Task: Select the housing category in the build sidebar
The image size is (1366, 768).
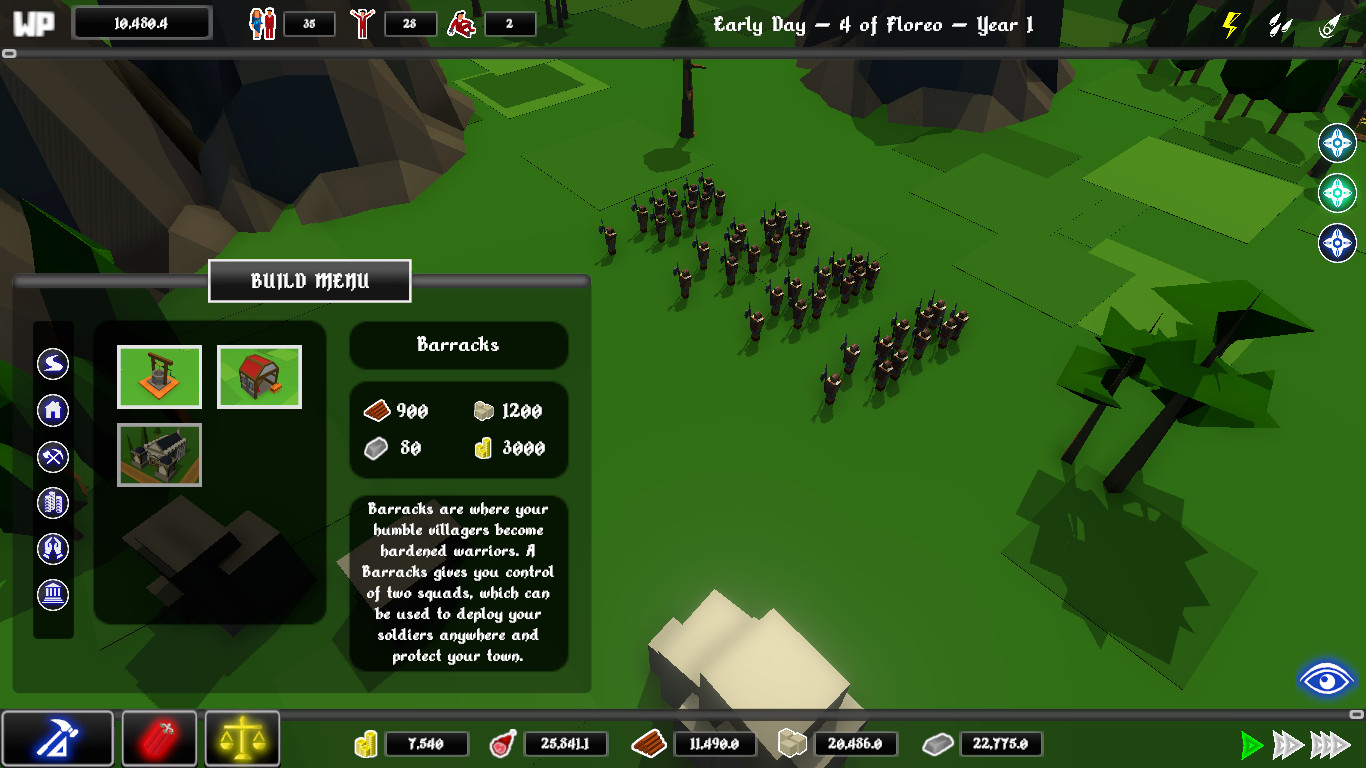Action: click(52, 410)
